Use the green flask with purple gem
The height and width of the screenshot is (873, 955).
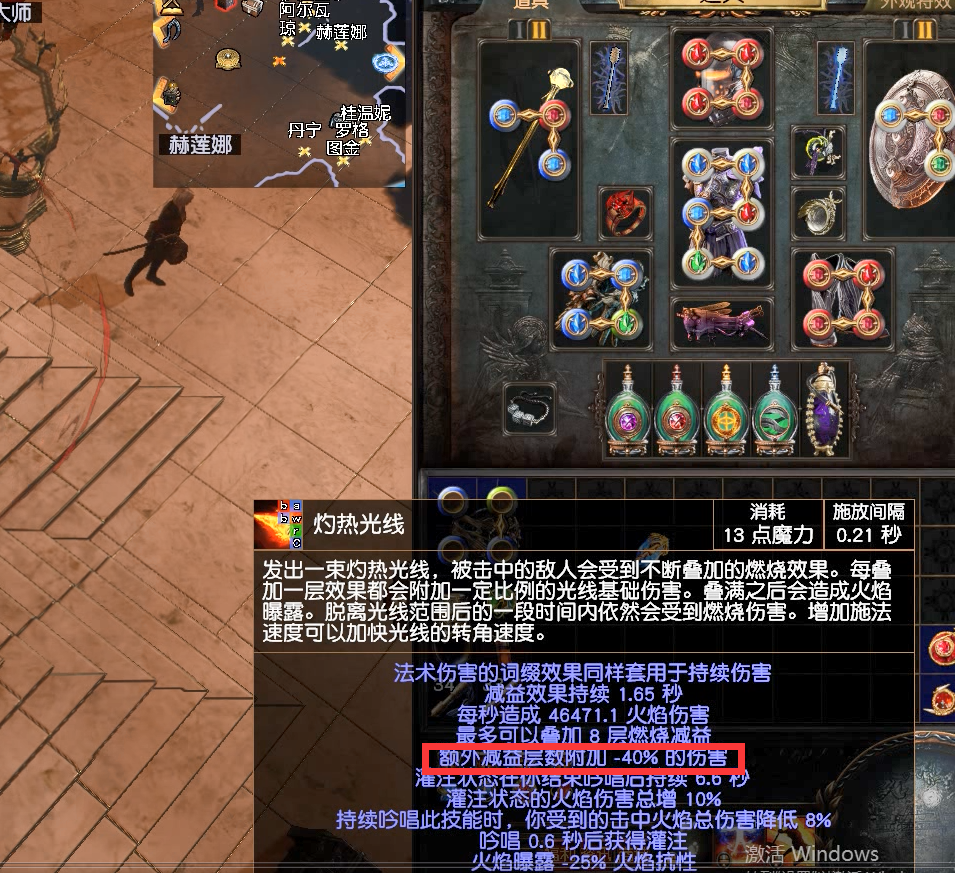(x=630, y=412)
